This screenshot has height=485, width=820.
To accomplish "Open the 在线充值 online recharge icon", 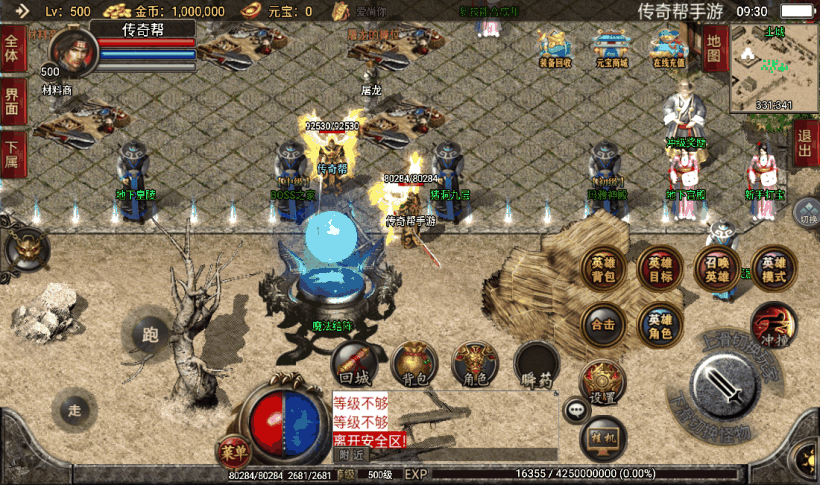I will [669, 47].
